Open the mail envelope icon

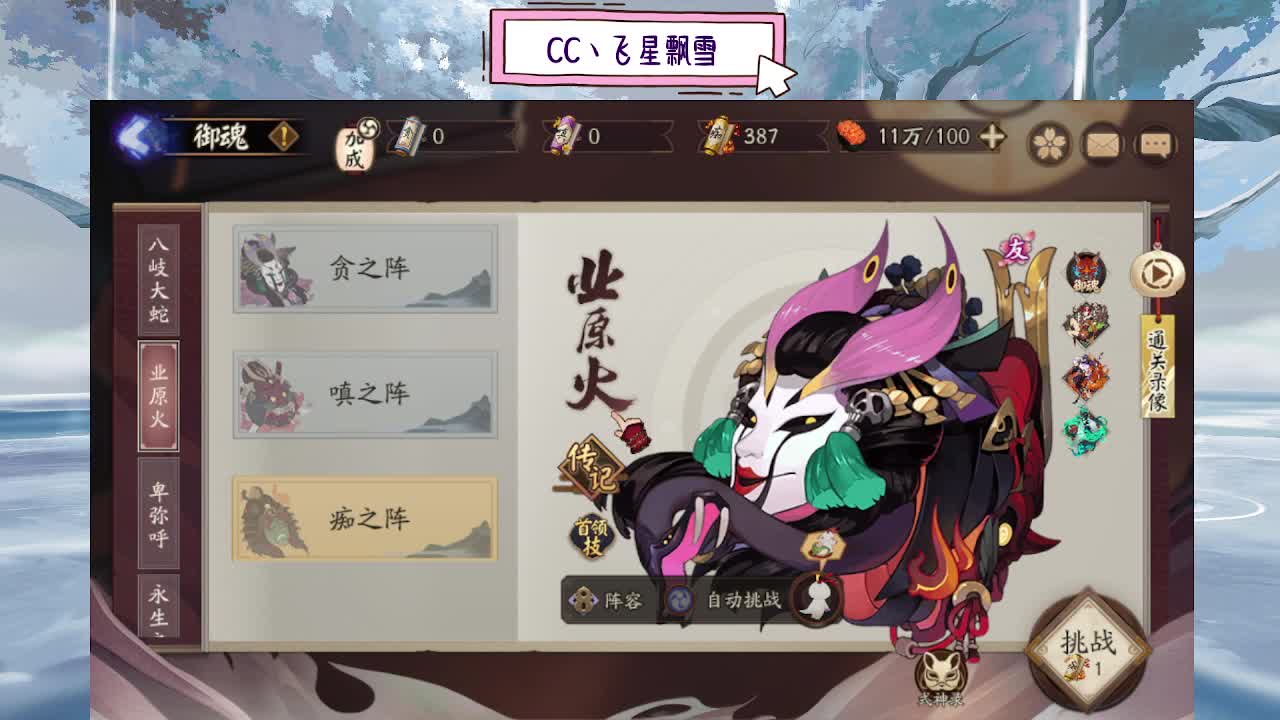[x=1101, y=145]
